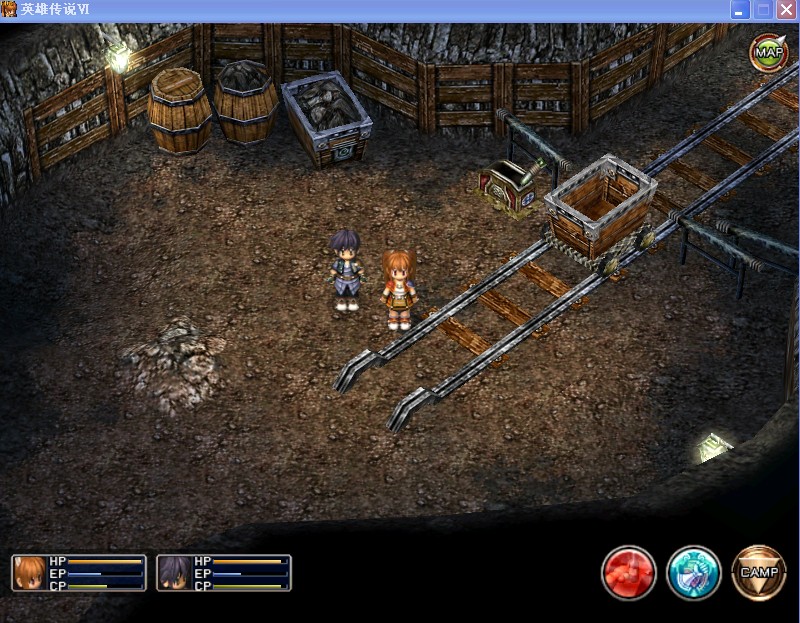The image size is (800, 623).
Task: Open the CAMP menu
Action: (x=759, y=573)
